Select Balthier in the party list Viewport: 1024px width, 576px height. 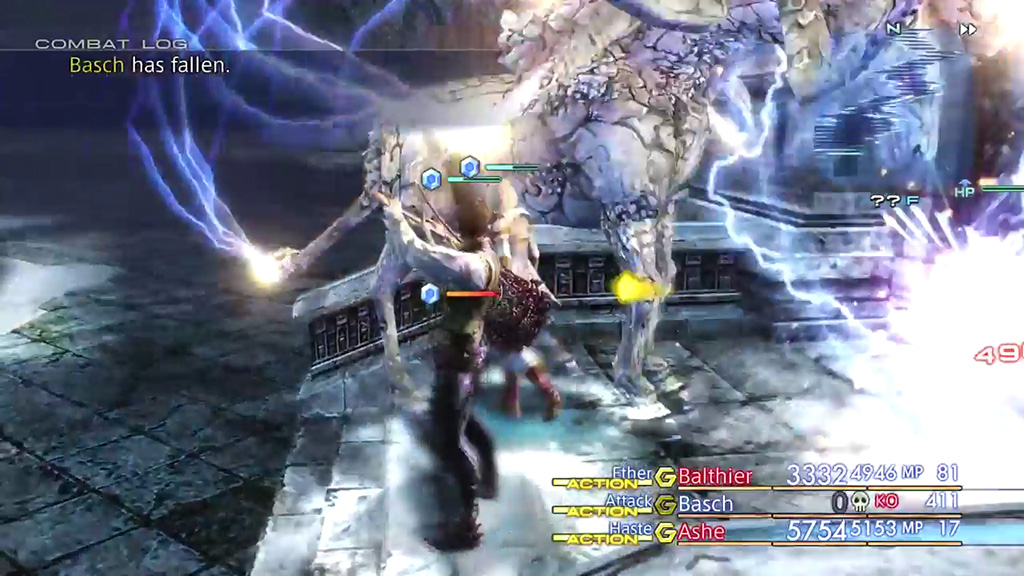coord(714,476)
